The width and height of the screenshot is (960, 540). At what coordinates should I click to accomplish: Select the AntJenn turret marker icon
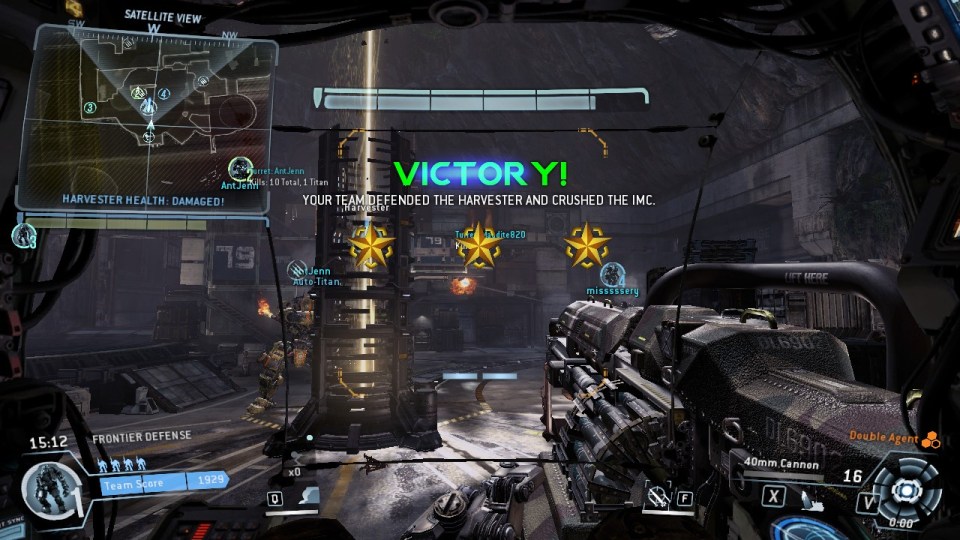240,170
